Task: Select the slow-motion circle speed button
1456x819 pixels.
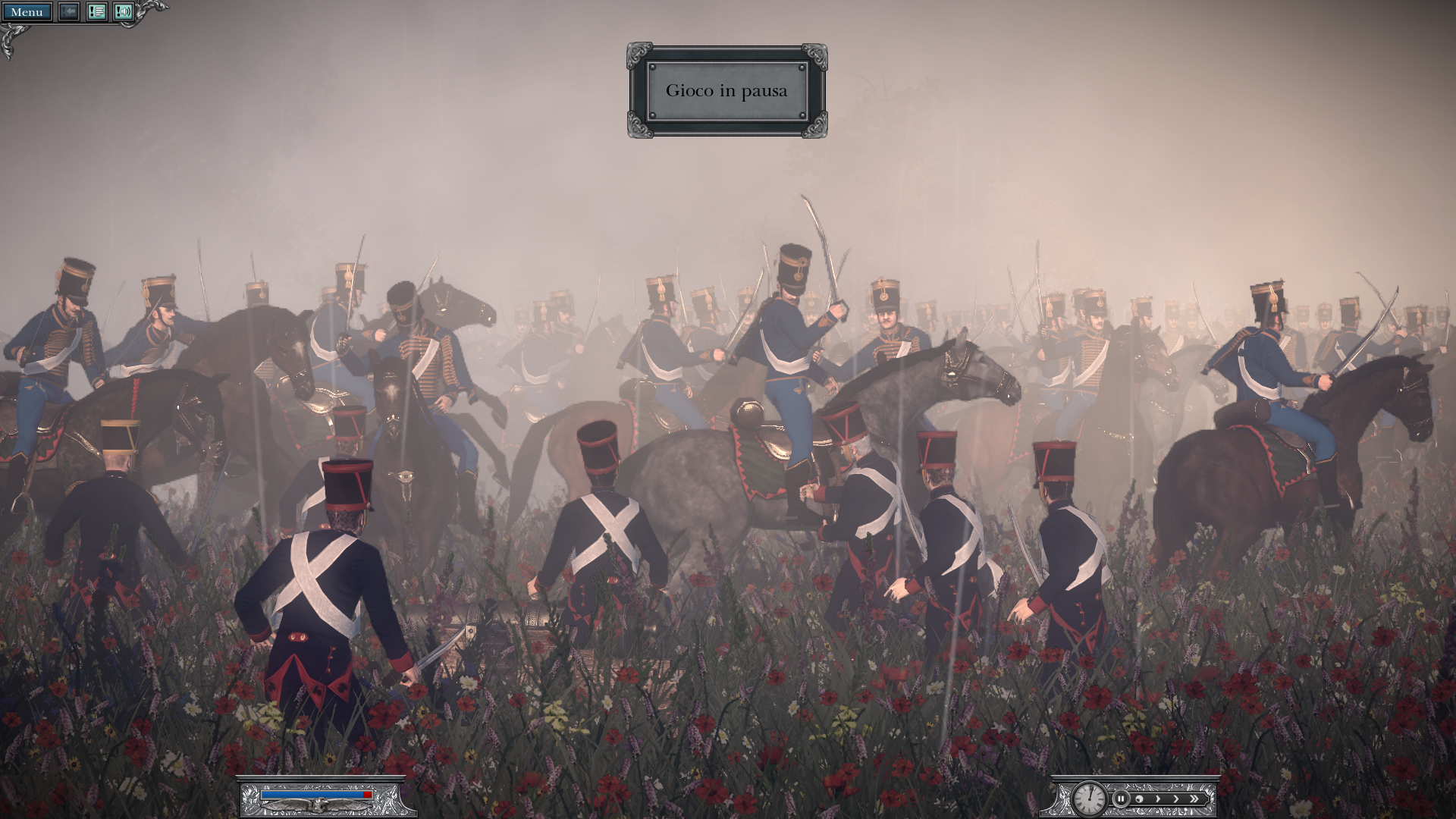Action: coord(1139,799)
